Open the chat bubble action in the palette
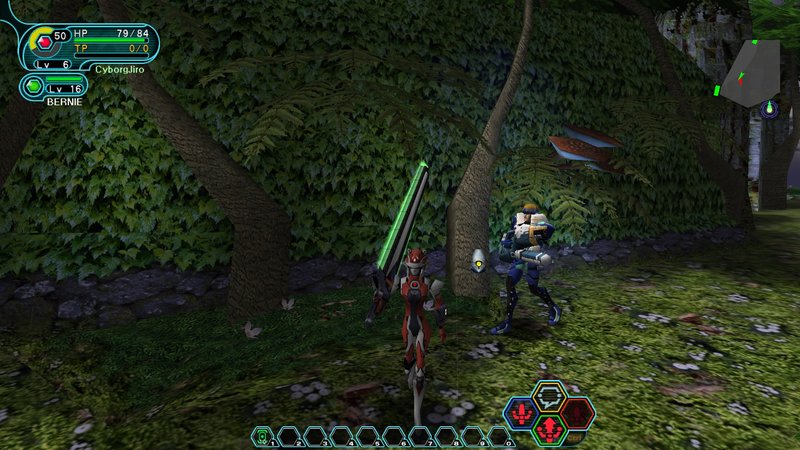Screen dimensions: 800x450 pos(547,395)
